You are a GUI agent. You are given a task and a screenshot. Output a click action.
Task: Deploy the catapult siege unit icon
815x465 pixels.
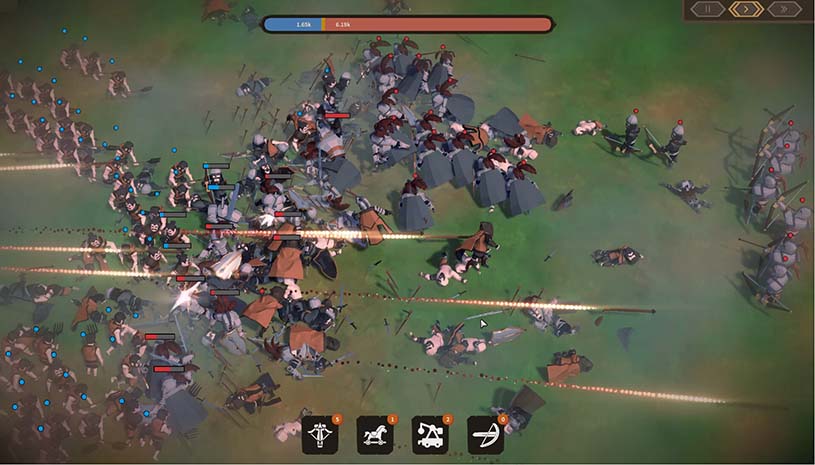click(x=429, y=435)
